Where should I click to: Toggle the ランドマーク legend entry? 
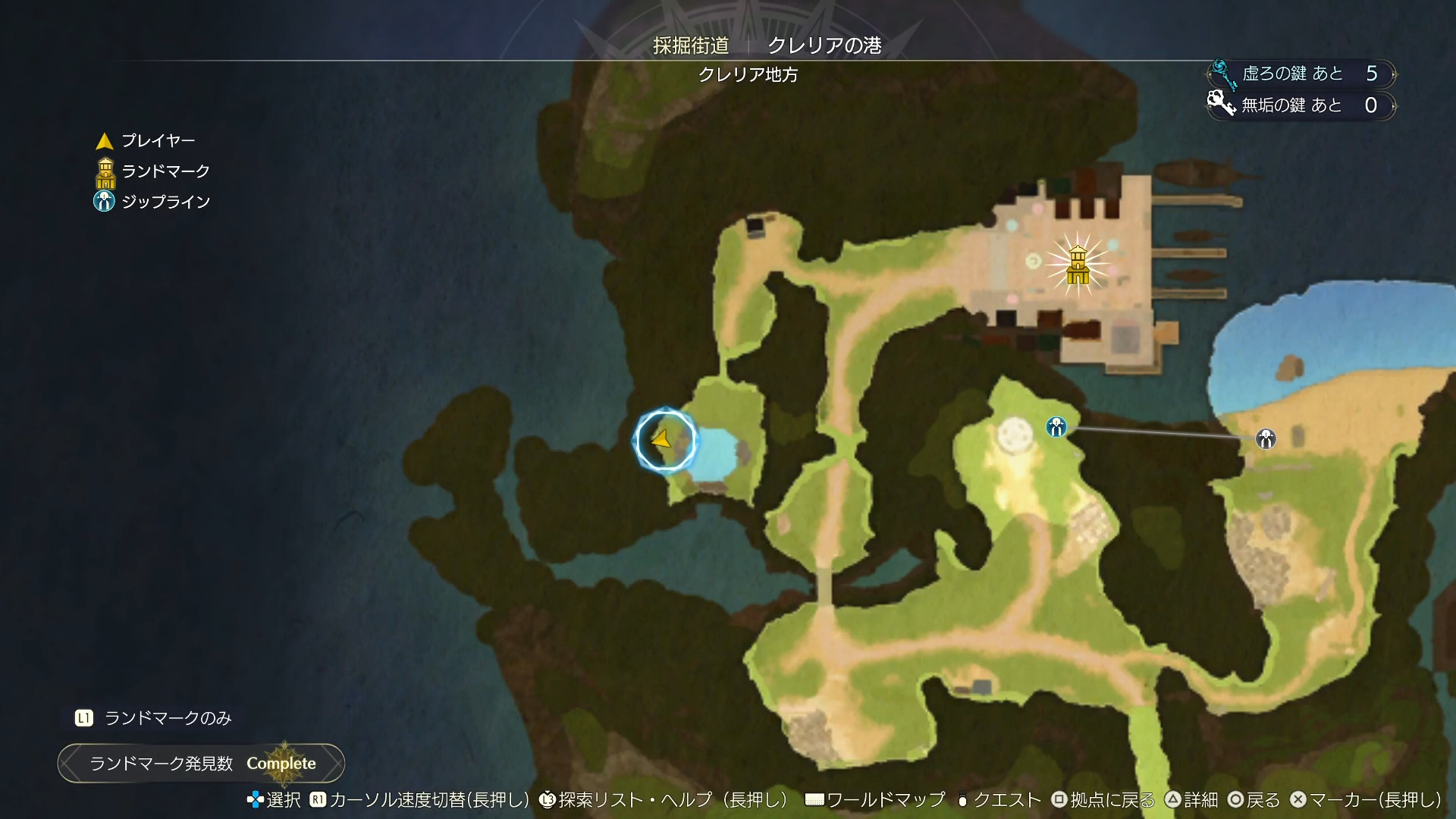[152, 172]
